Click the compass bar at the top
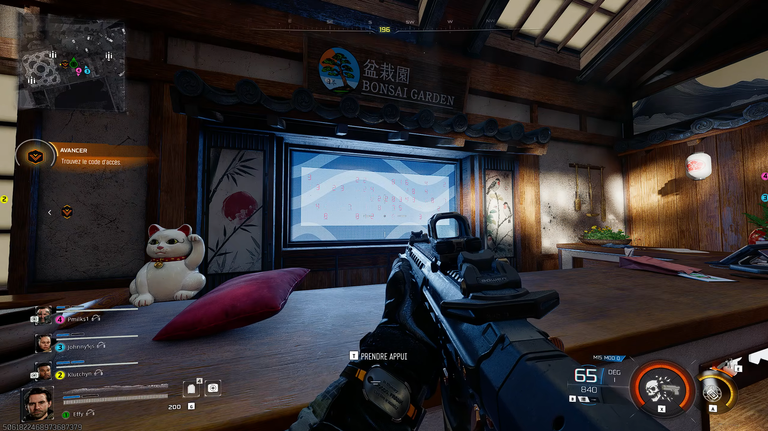The height and width of the screenshot is (431, 768). [x=384, y=28]
